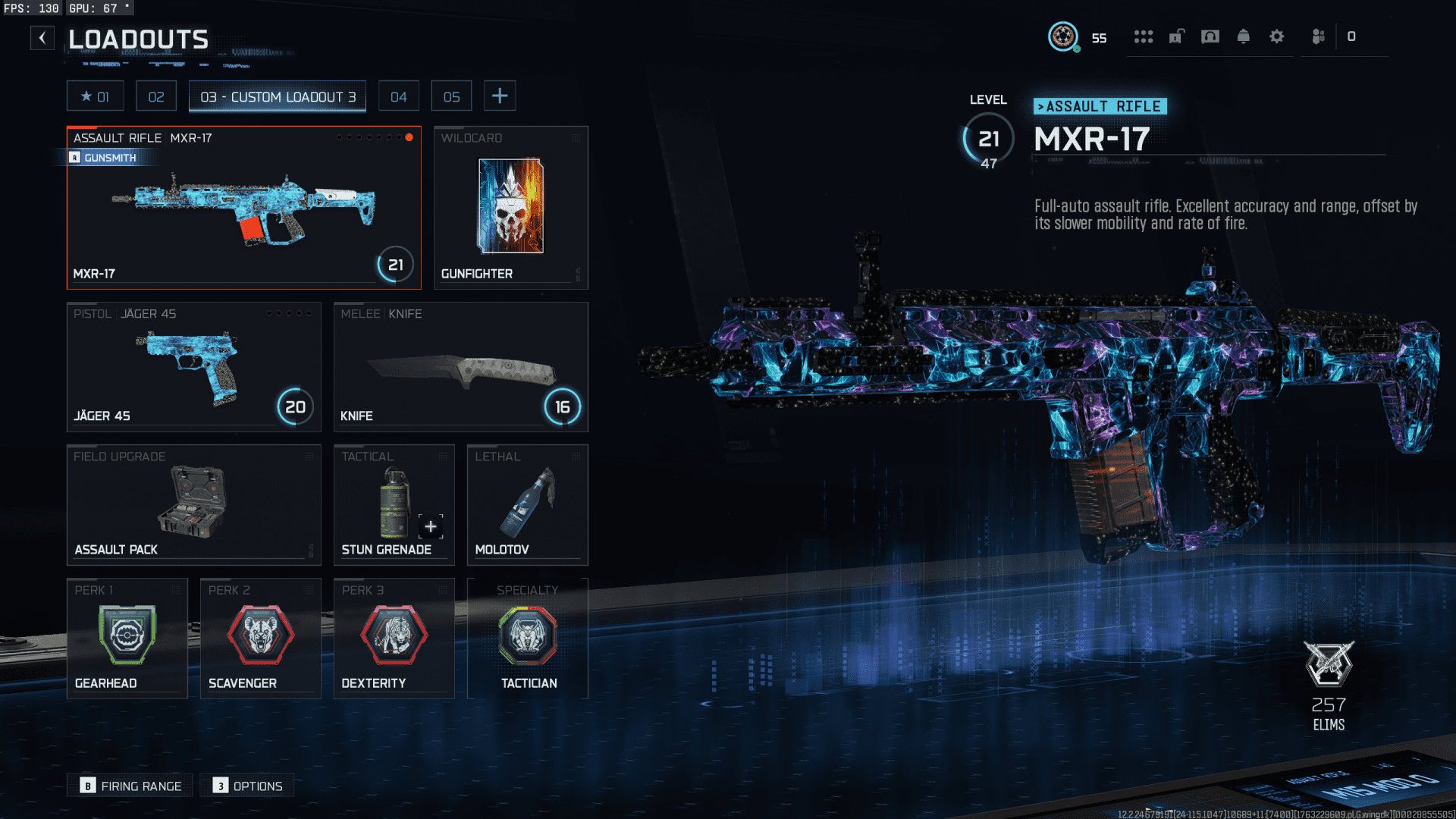Go back using the arrow beside Loadouts

coord(42,38)
